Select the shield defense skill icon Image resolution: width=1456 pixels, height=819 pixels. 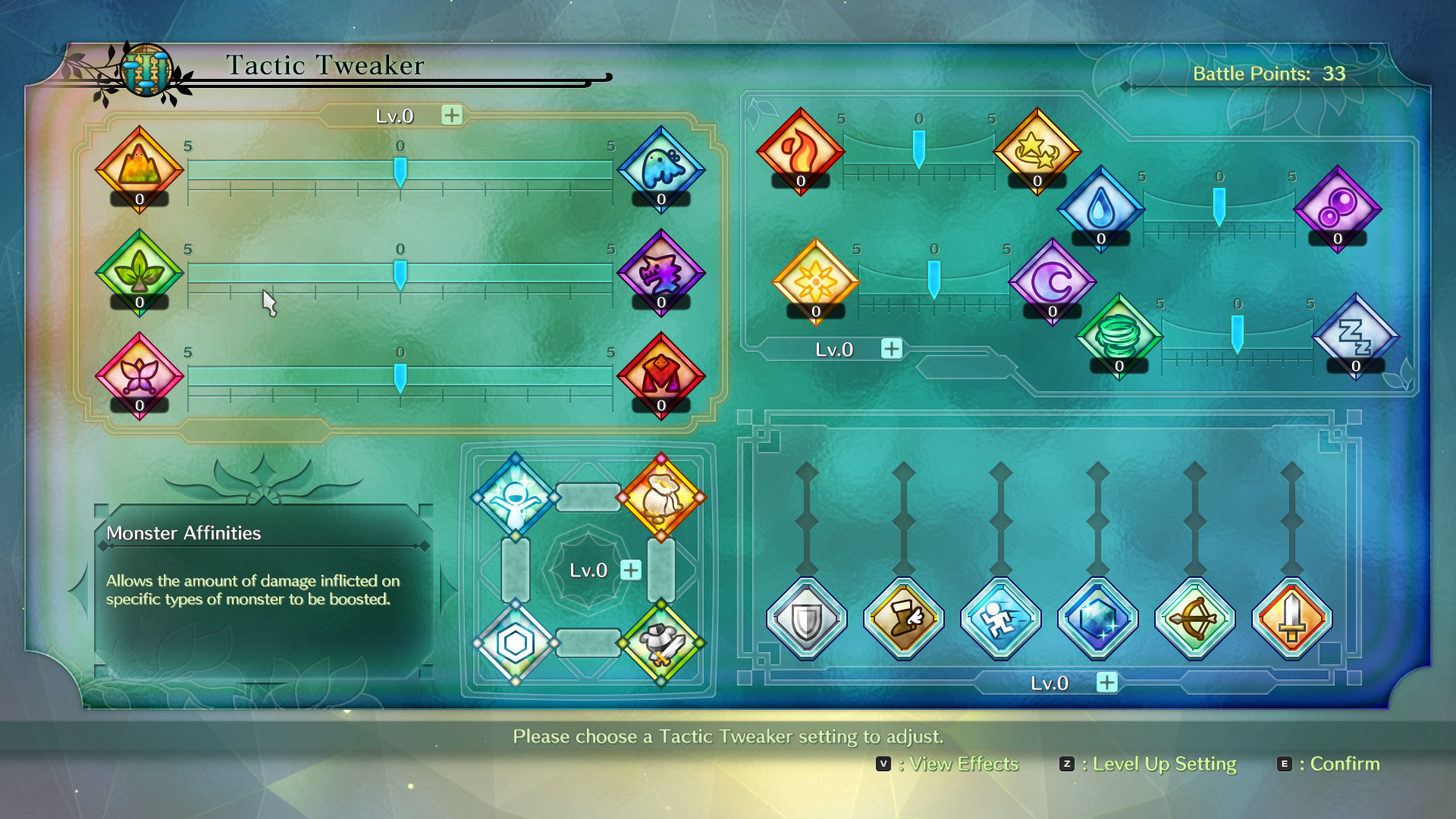807,619
